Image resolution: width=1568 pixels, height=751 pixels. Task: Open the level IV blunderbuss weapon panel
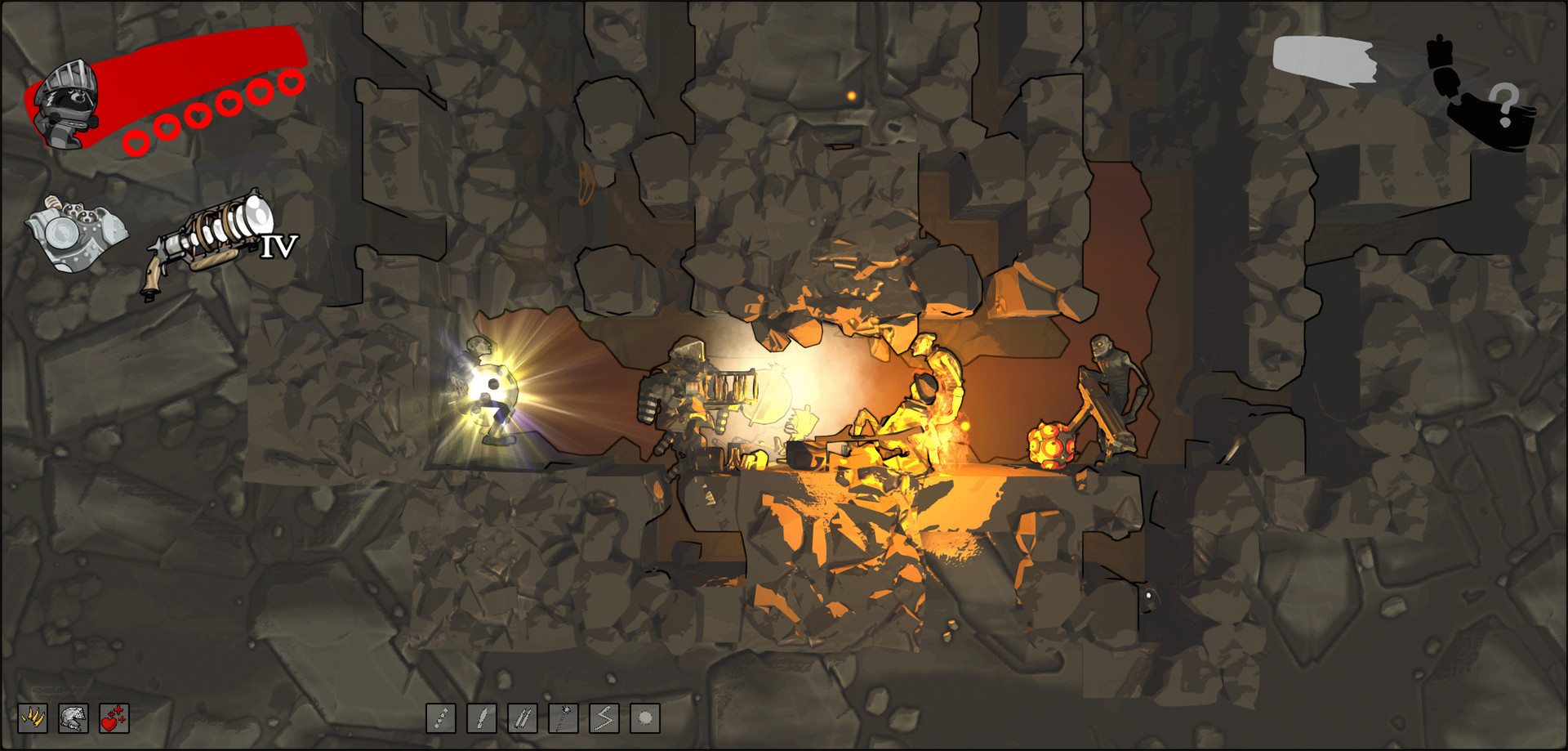pos(208,241)
